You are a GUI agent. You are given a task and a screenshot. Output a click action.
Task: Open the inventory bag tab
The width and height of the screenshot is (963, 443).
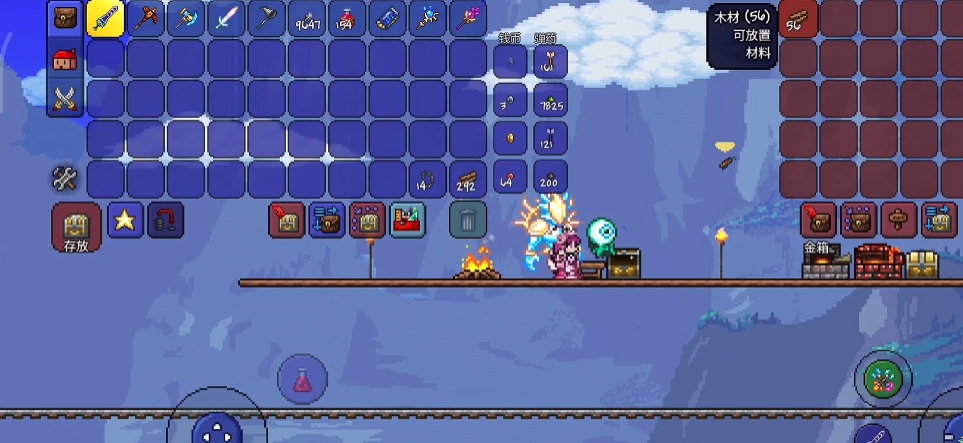[x=65, y=19]
